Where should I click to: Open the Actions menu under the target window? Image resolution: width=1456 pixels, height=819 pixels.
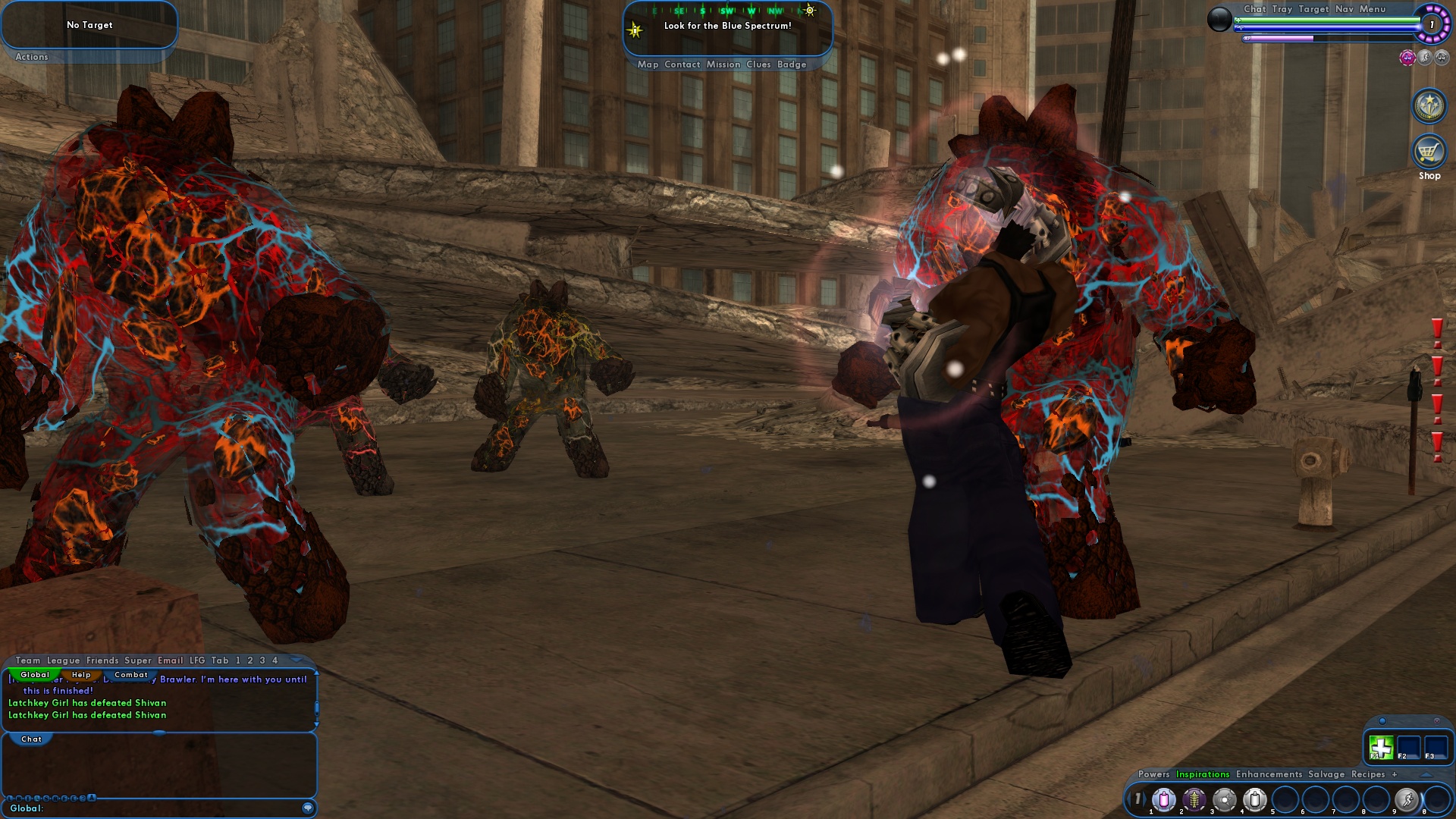(x=31, y=57)
